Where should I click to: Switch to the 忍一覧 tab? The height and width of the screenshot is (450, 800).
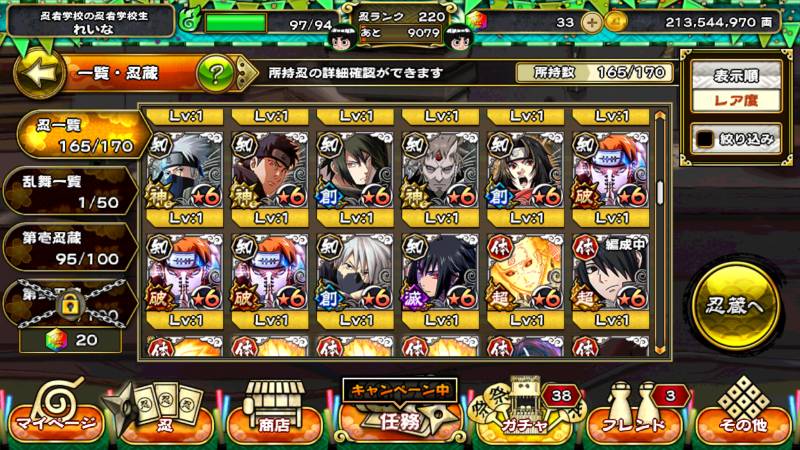click(70, 133)
